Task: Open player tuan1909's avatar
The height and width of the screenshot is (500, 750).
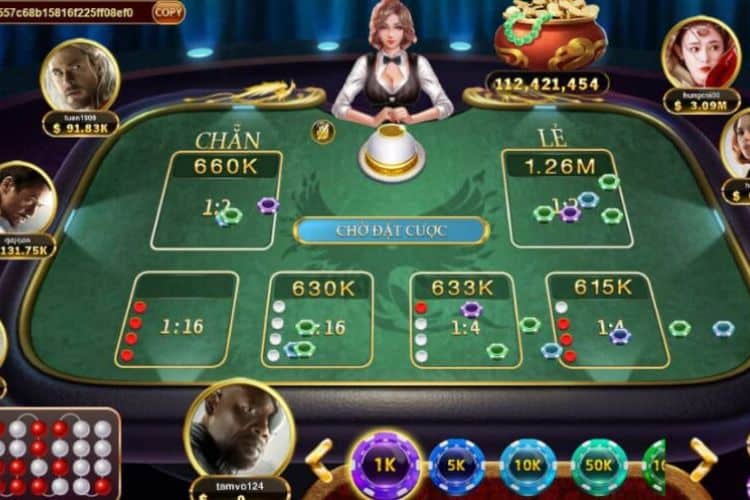Action: [x=80, y=76]
